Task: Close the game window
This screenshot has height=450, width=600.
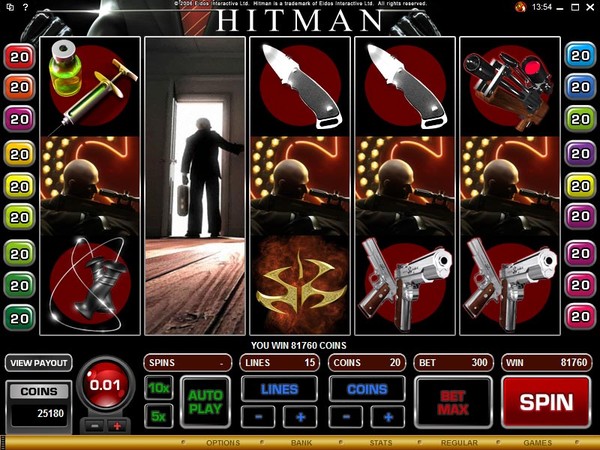Action: point(589,7)
